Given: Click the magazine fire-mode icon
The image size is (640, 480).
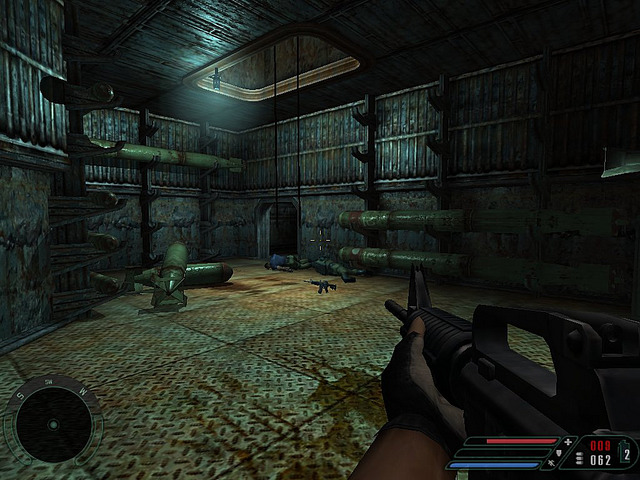Looking at the screenshot, I should pyautogui.click(x=579, y=459).
